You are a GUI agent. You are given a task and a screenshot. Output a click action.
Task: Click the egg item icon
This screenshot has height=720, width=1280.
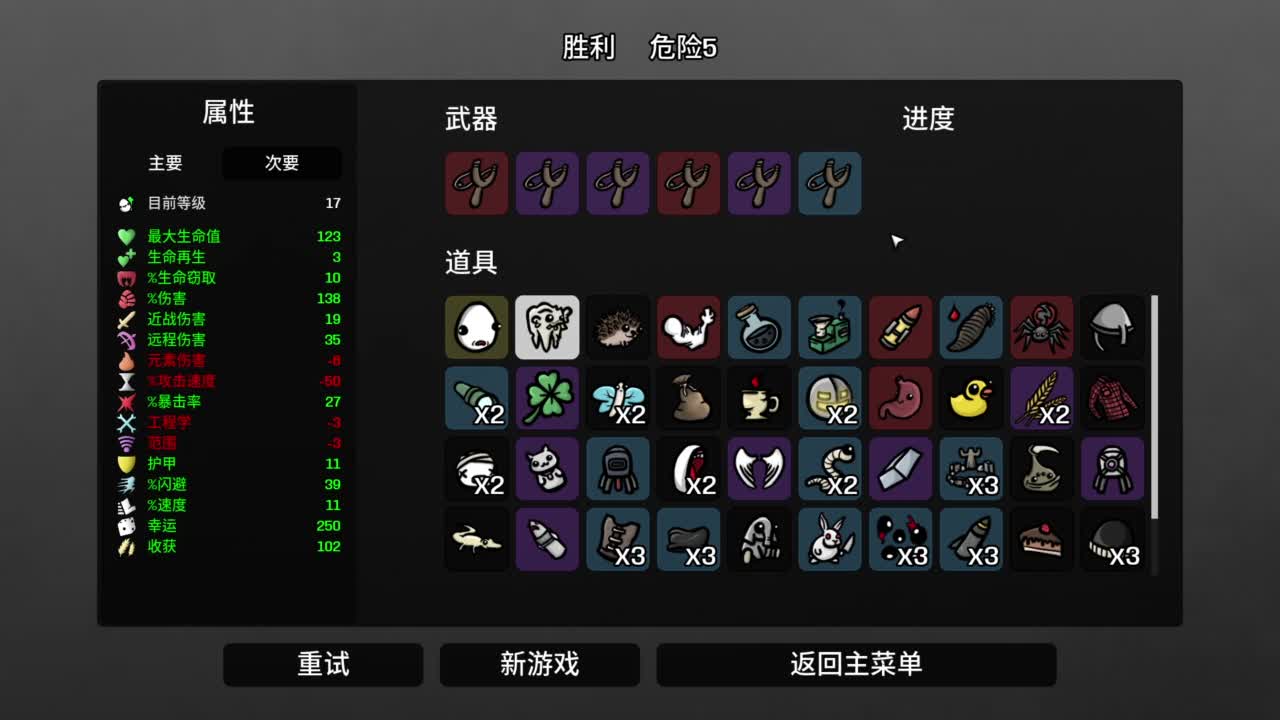point(477,327)
